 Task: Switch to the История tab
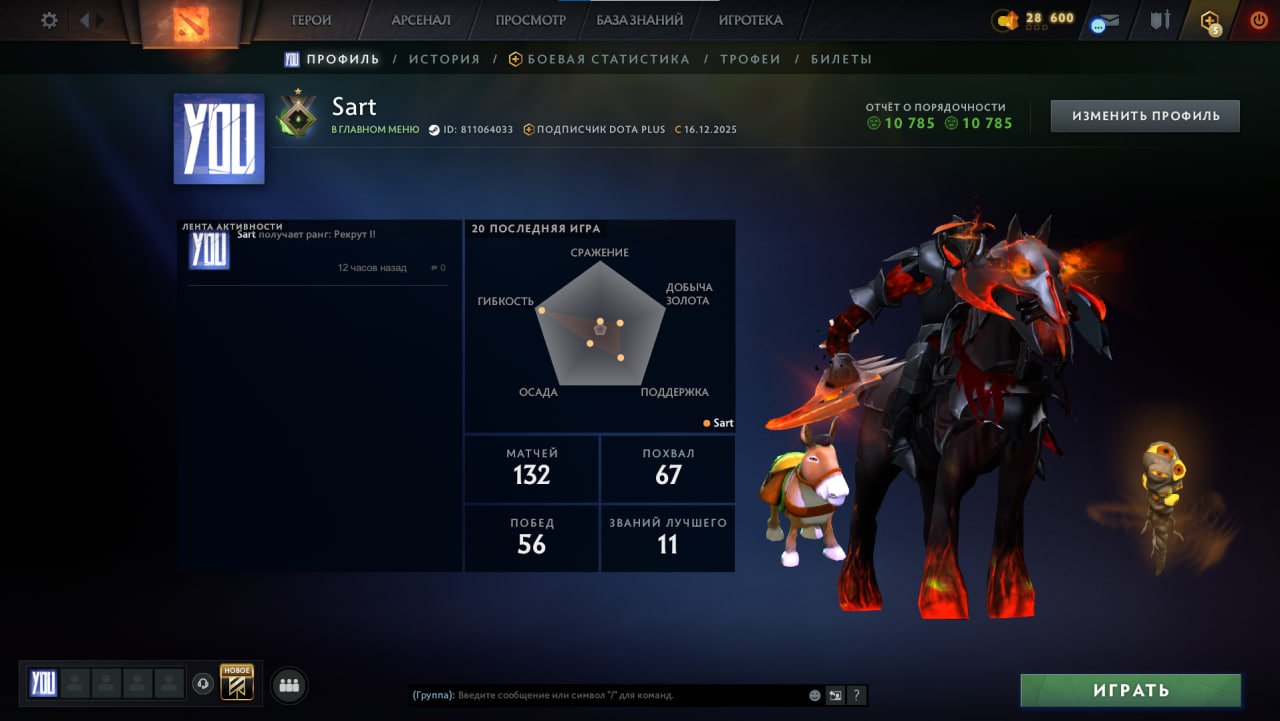[444, 59]
